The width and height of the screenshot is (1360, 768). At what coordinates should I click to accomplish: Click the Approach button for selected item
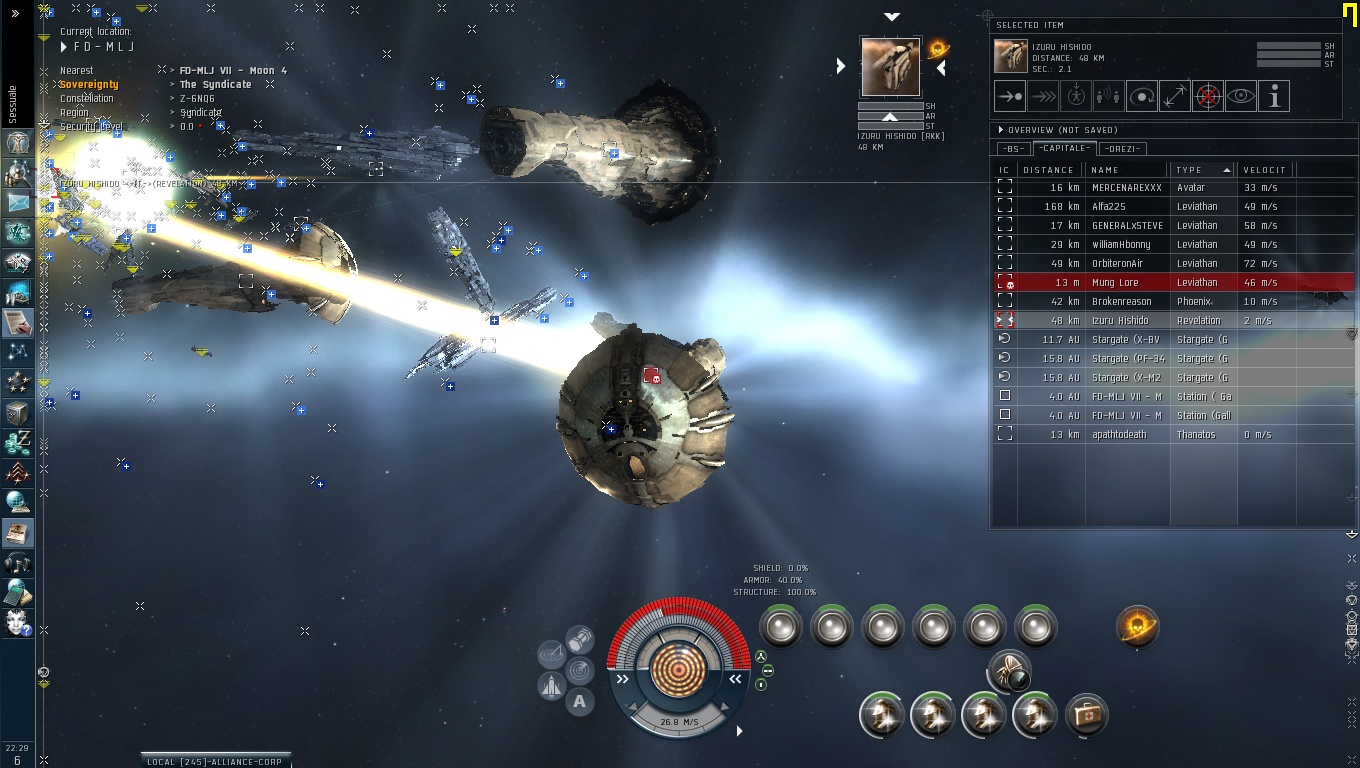1010,97
